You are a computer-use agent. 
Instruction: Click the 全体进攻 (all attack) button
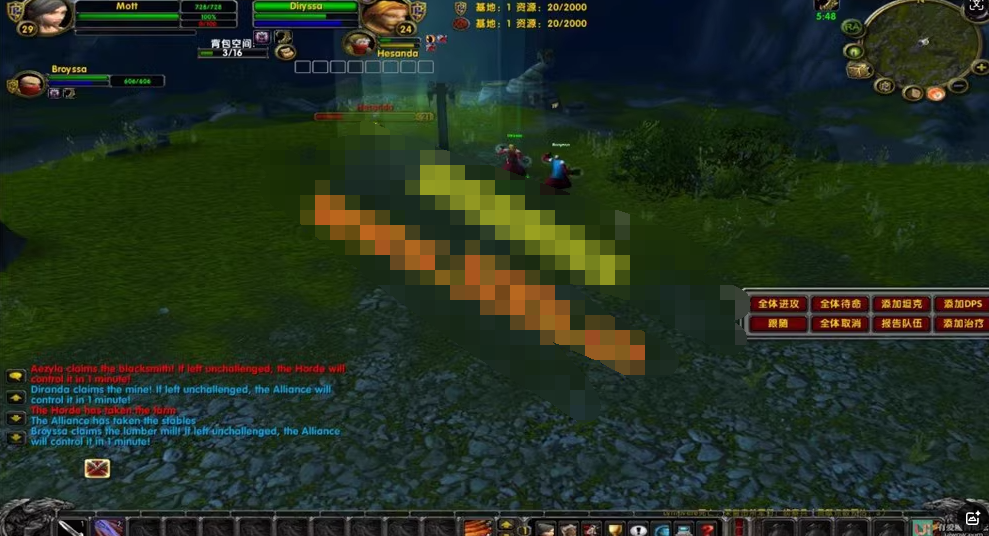click(x=778, y=304)
